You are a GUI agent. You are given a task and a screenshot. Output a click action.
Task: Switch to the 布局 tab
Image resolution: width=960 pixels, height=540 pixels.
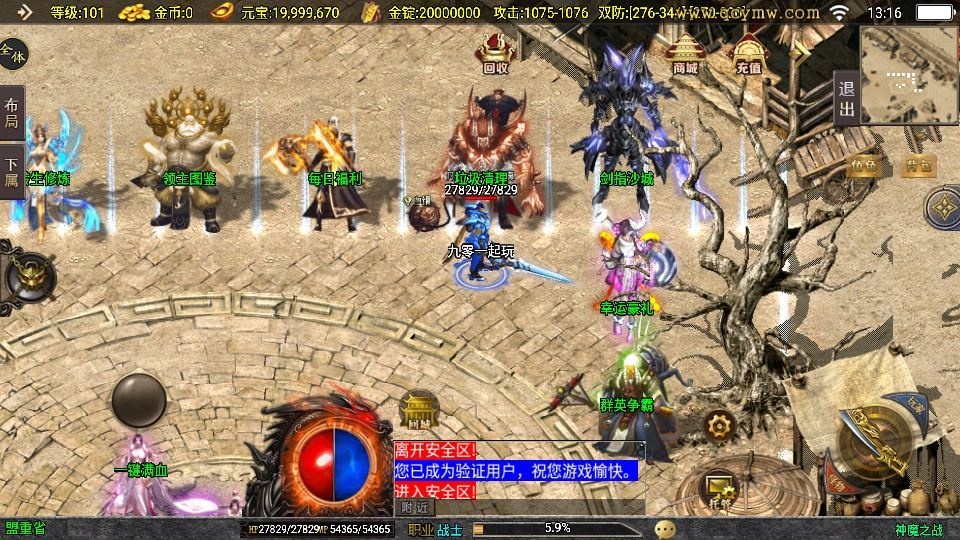click(x=12, y=113)
